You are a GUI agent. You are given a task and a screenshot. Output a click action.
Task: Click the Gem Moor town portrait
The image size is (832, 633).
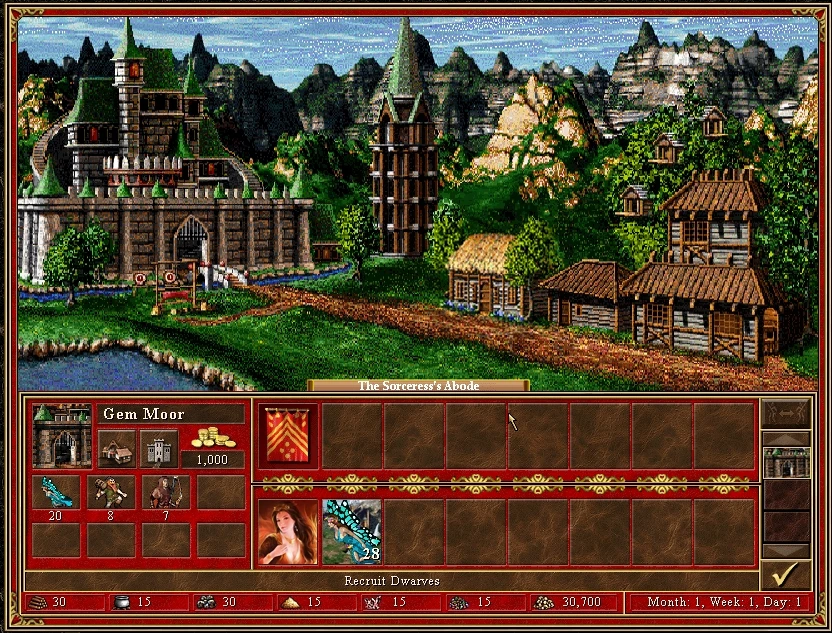(x=62, y=436)
